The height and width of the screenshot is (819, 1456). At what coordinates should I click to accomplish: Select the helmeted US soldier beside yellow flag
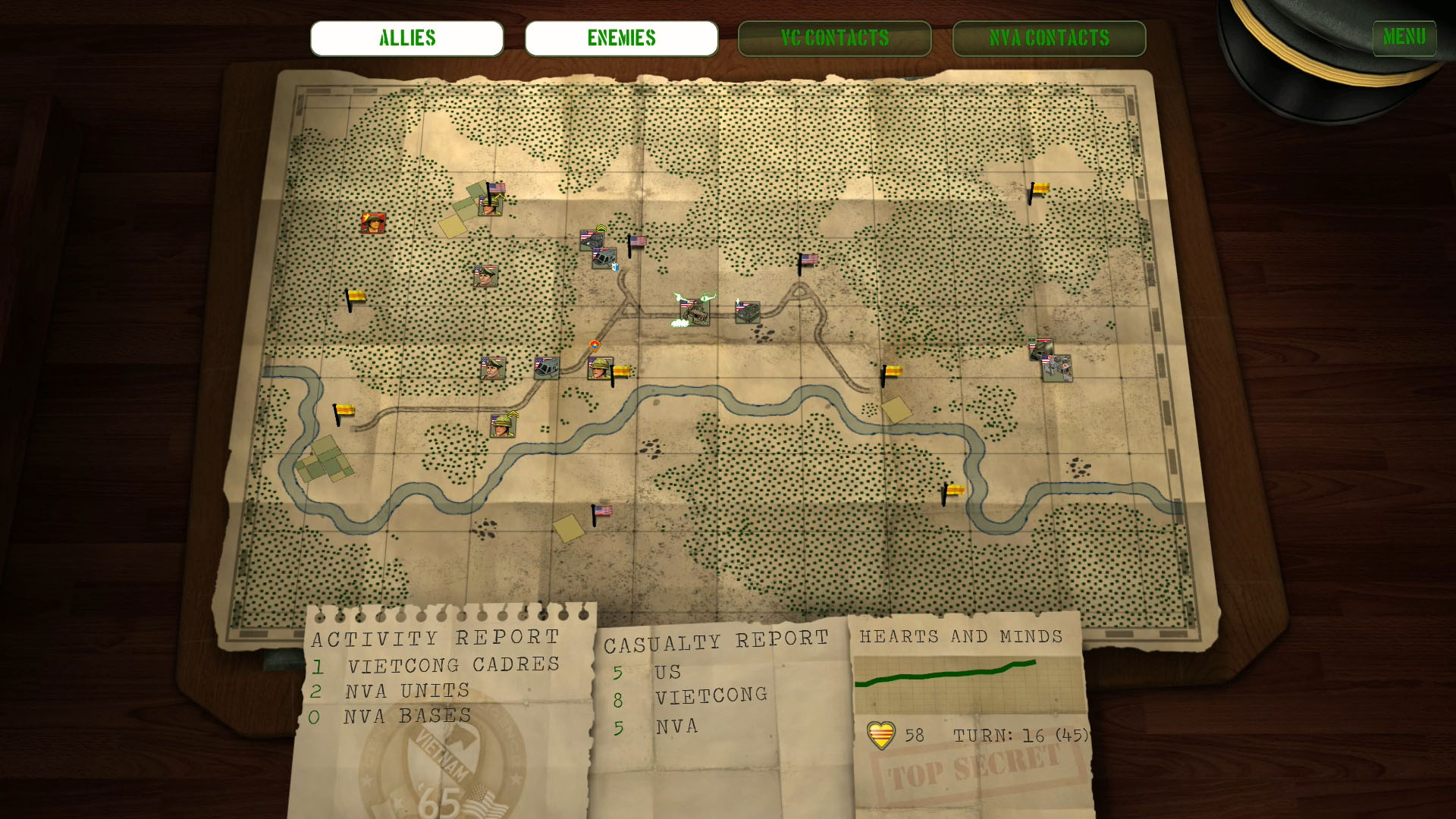click(598, 369)
